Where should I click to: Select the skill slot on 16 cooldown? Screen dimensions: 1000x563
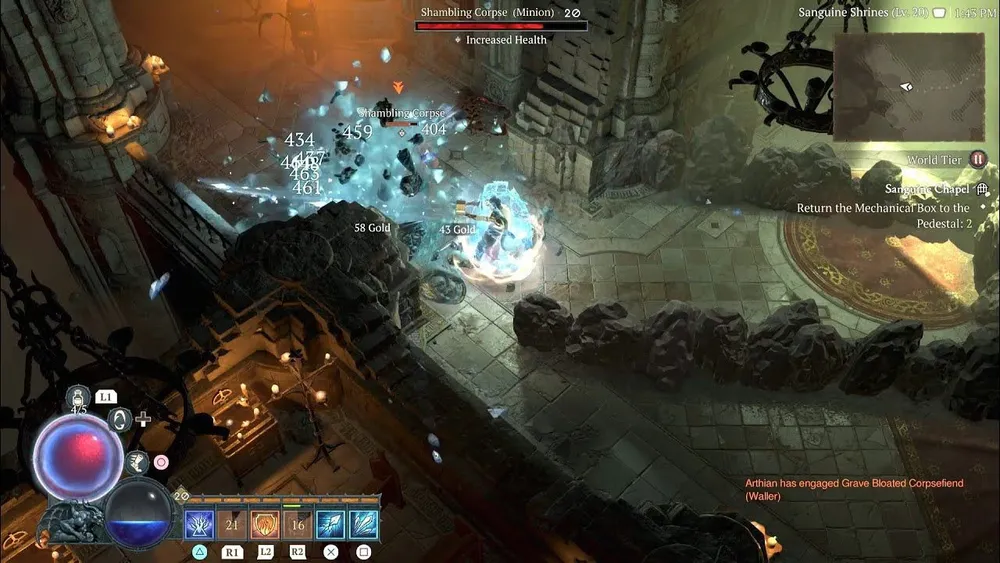(297, 524)
